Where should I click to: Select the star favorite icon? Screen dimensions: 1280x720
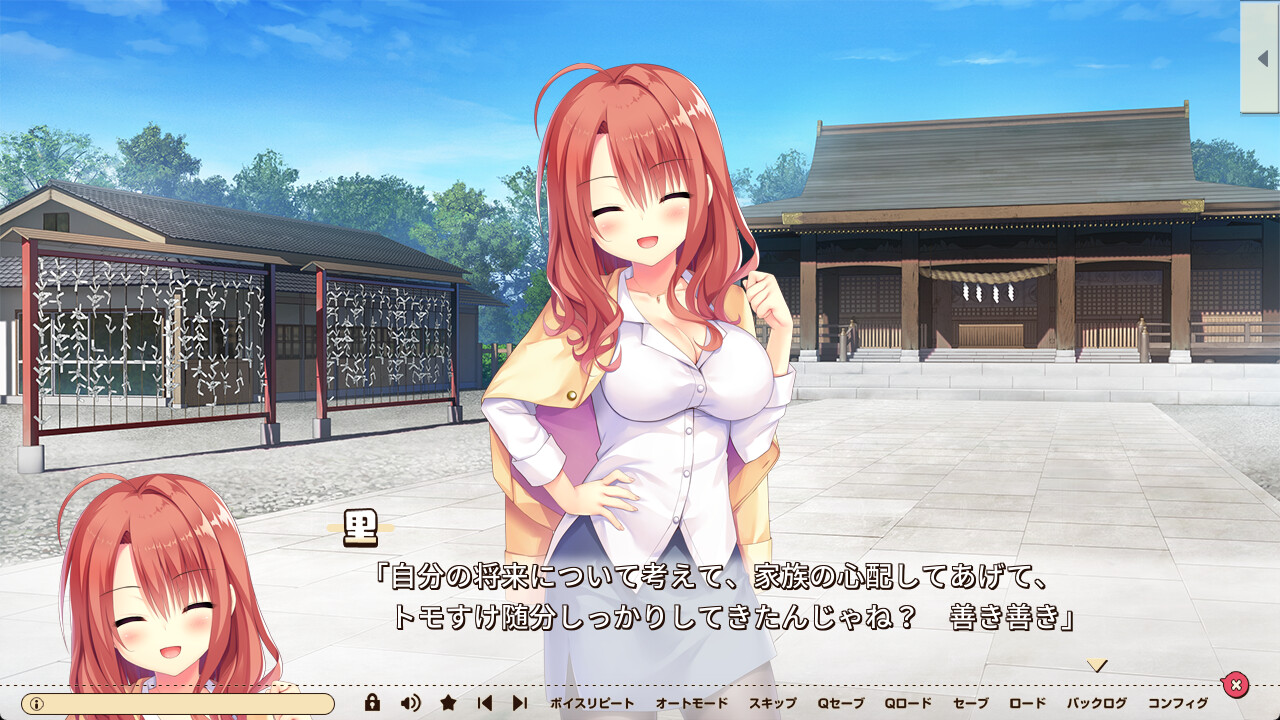coord(449,703)
